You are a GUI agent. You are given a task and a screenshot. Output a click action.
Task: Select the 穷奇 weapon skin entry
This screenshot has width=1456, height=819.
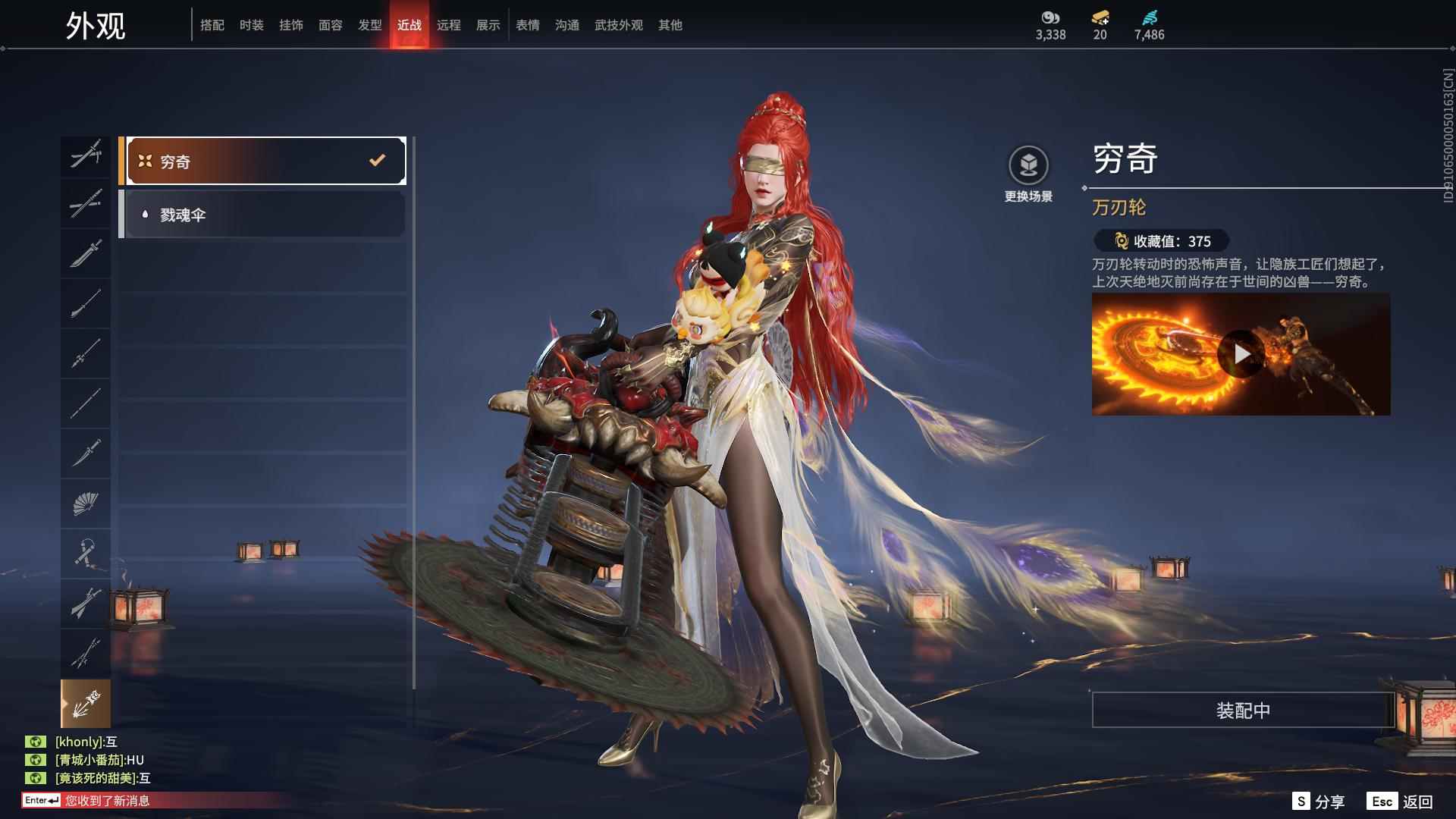pyautogui.click(x=265, y=161)
